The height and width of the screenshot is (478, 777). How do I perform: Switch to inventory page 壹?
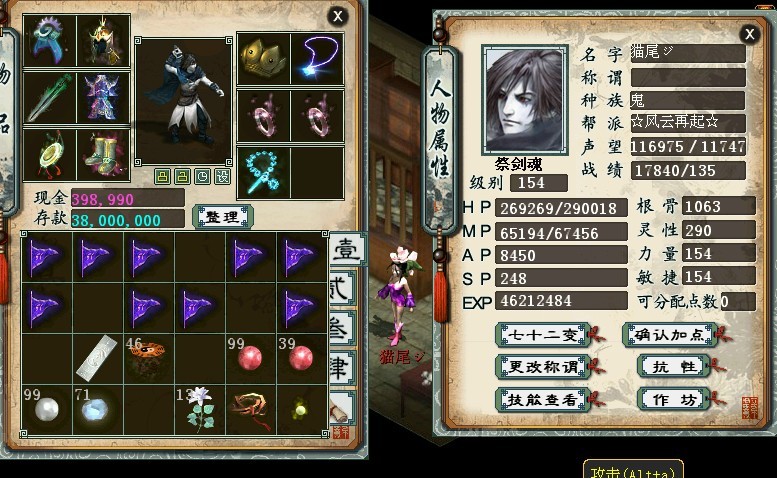pyautogui.click(x=347, y=250)
